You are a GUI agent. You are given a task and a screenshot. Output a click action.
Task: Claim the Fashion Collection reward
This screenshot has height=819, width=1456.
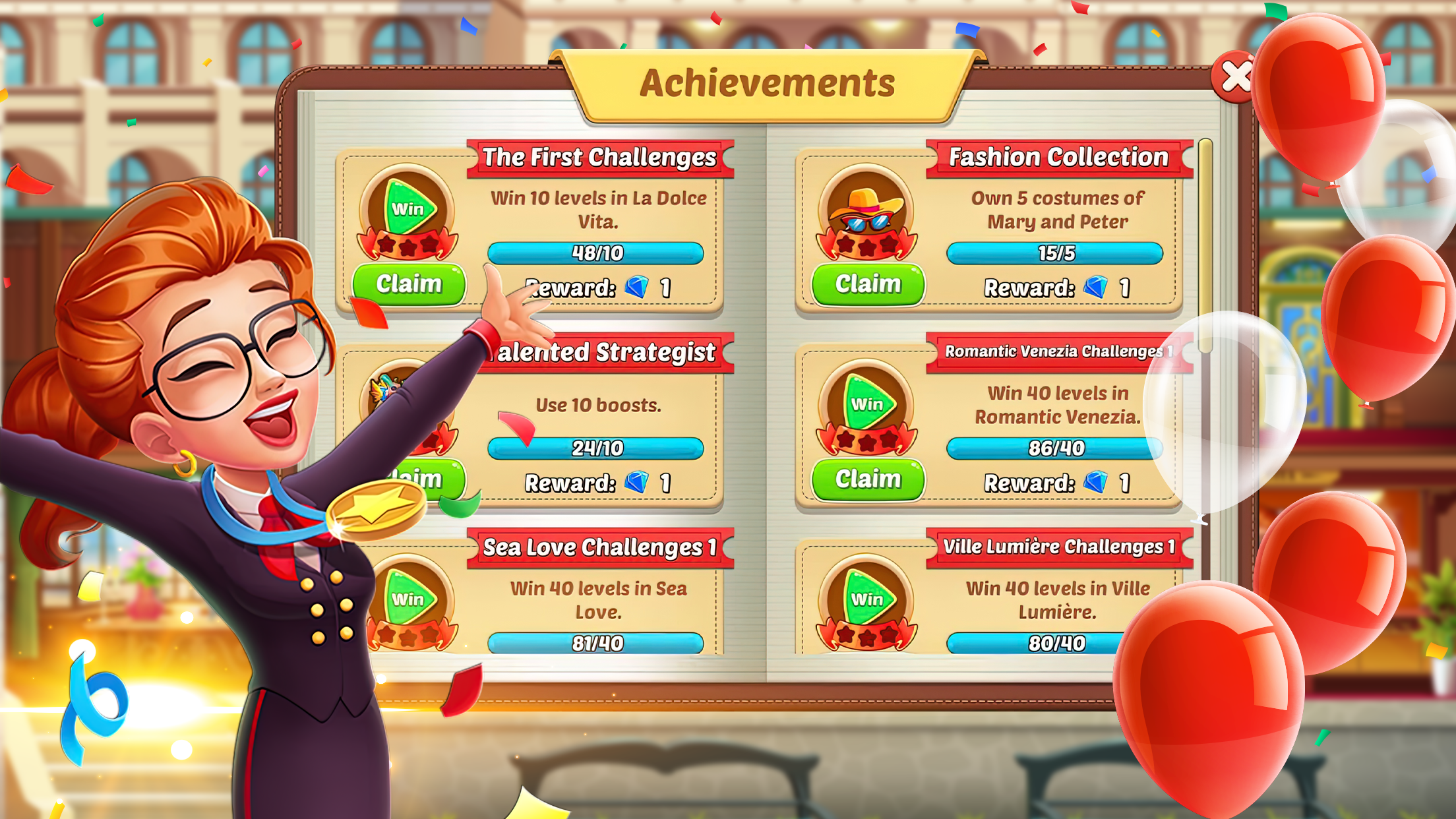pos(868,285)
